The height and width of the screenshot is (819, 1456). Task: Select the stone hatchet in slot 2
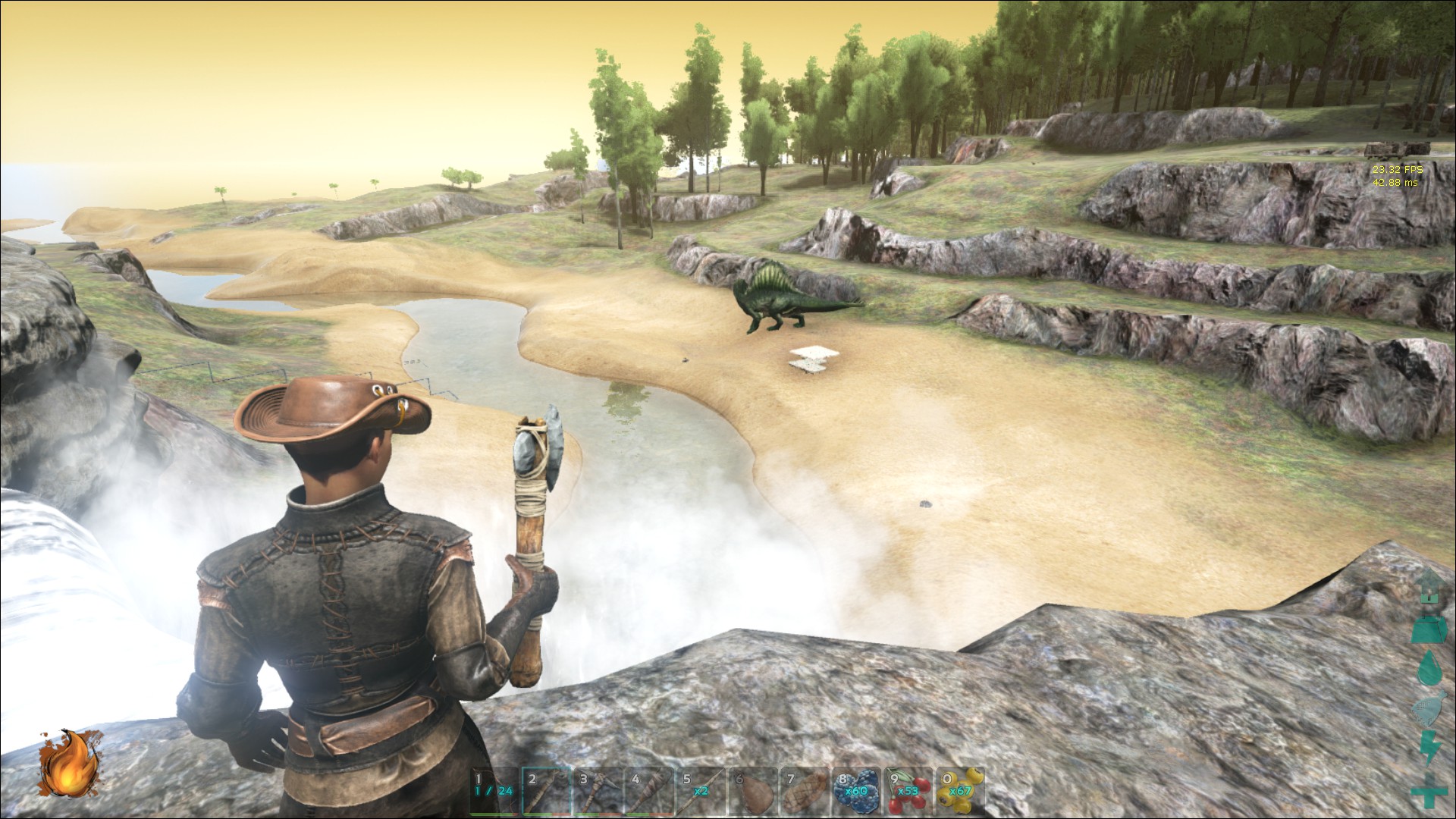coord(548,791)
